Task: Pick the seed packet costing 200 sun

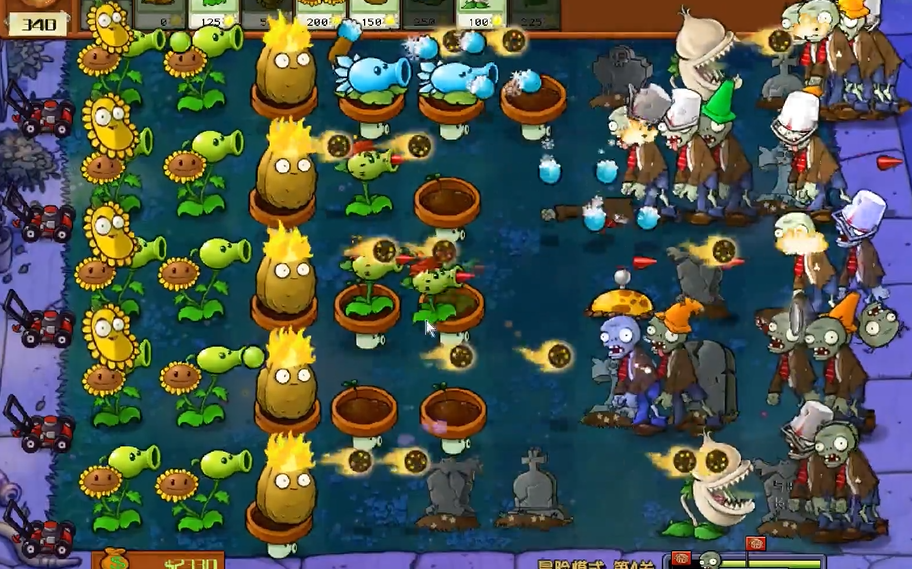Action: click(319, 13)
